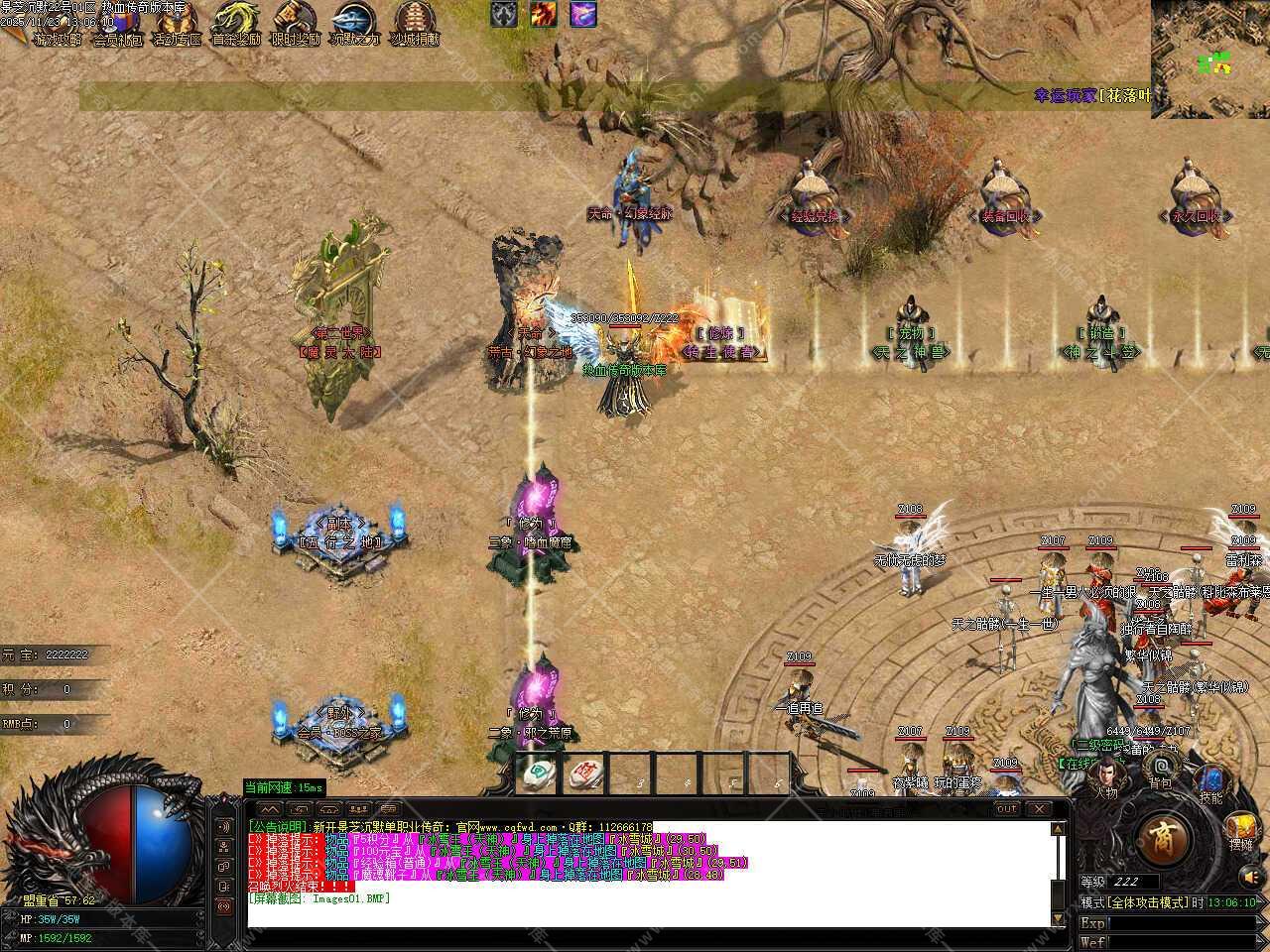Open the minimap
This screenshot has height=952, width=1270.
(1210, 58)
